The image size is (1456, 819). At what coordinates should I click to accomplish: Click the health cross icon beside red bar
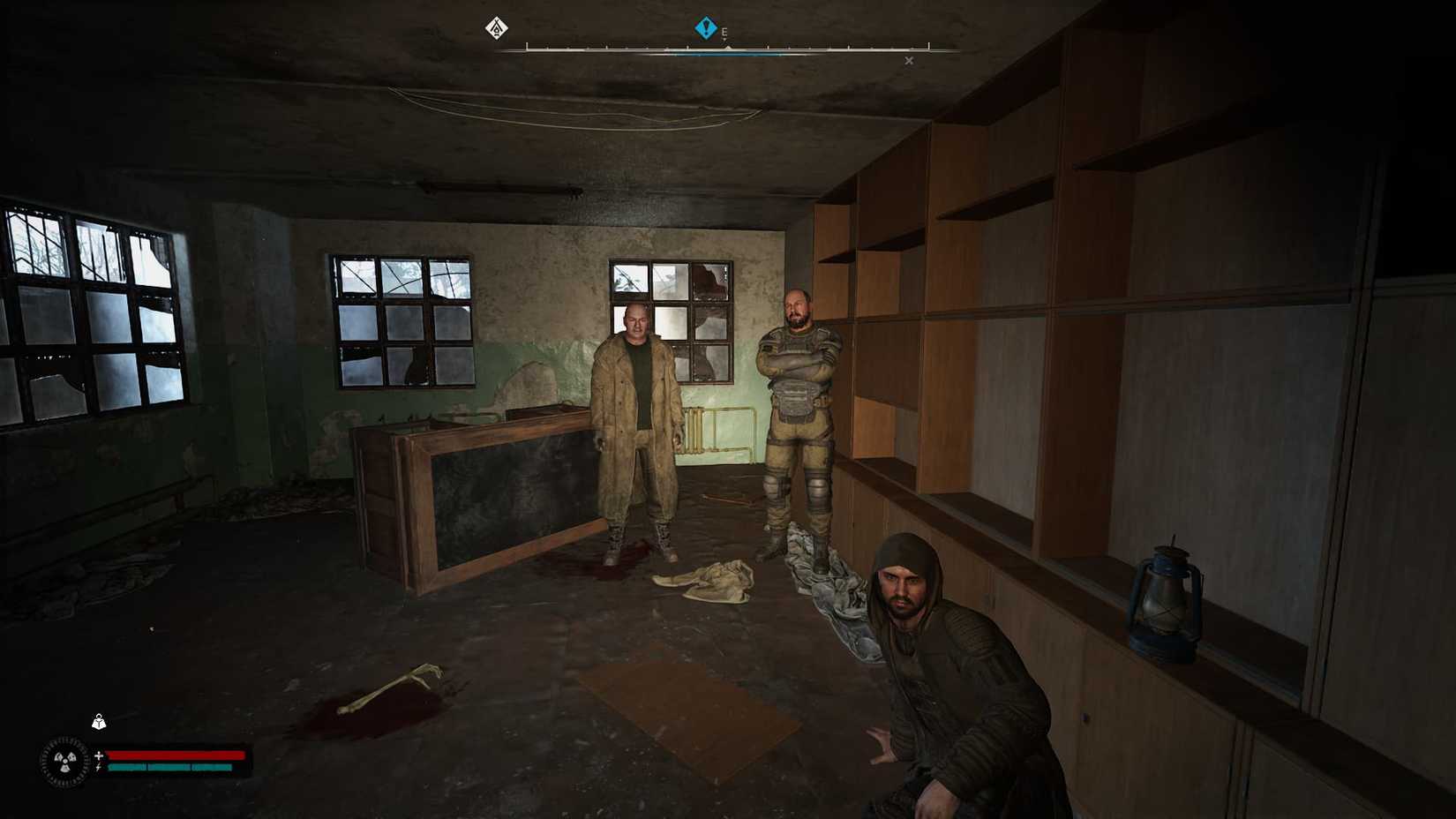pos(100,755)
